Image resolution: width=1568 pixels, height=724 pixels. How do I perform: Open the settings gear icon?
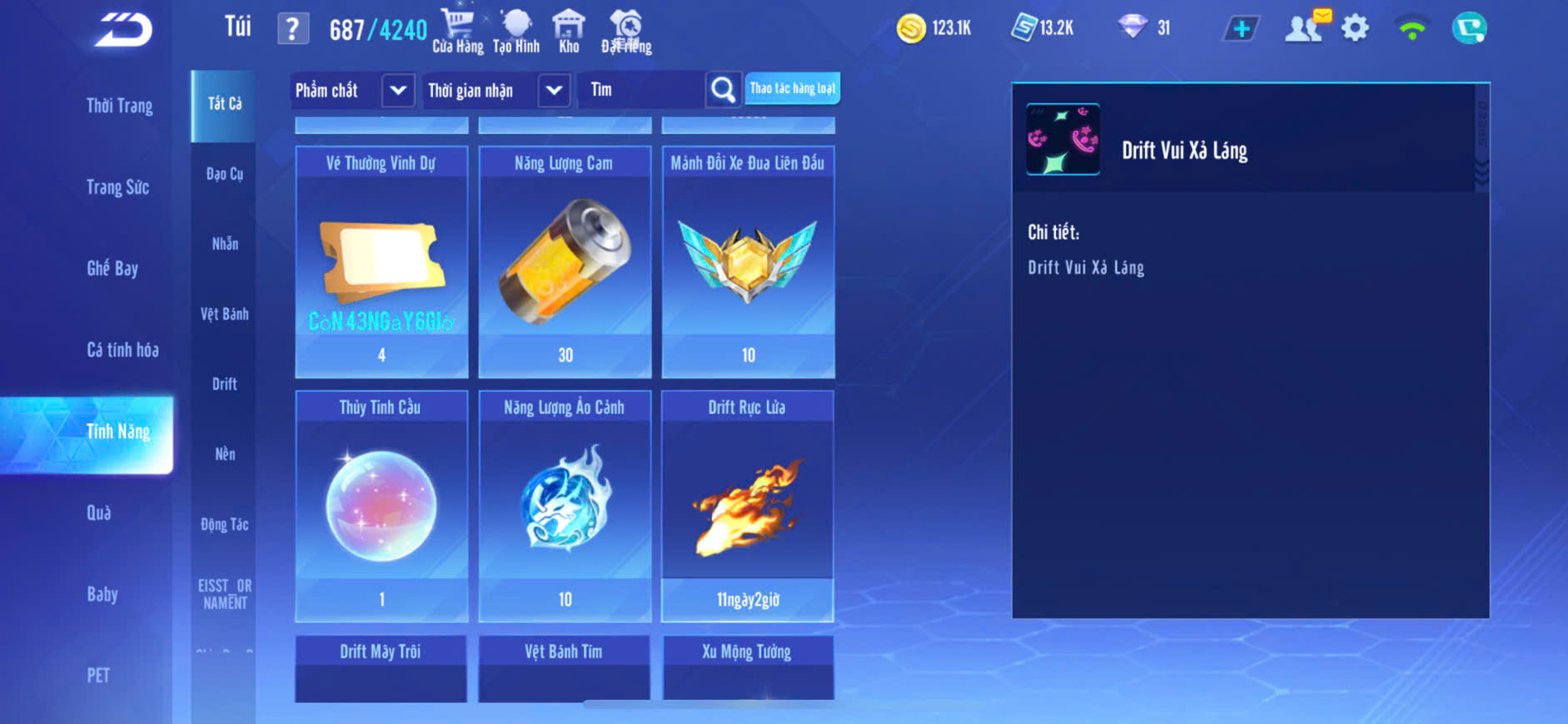[1355, 28]
